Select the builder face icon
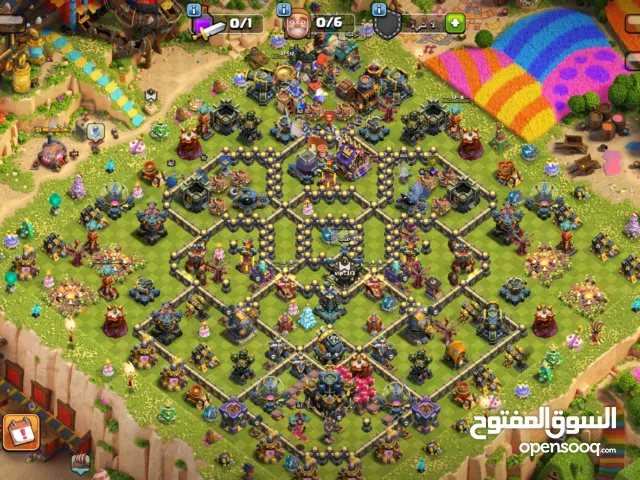Screen dimensions: 640x480 [x=297, y=24]
